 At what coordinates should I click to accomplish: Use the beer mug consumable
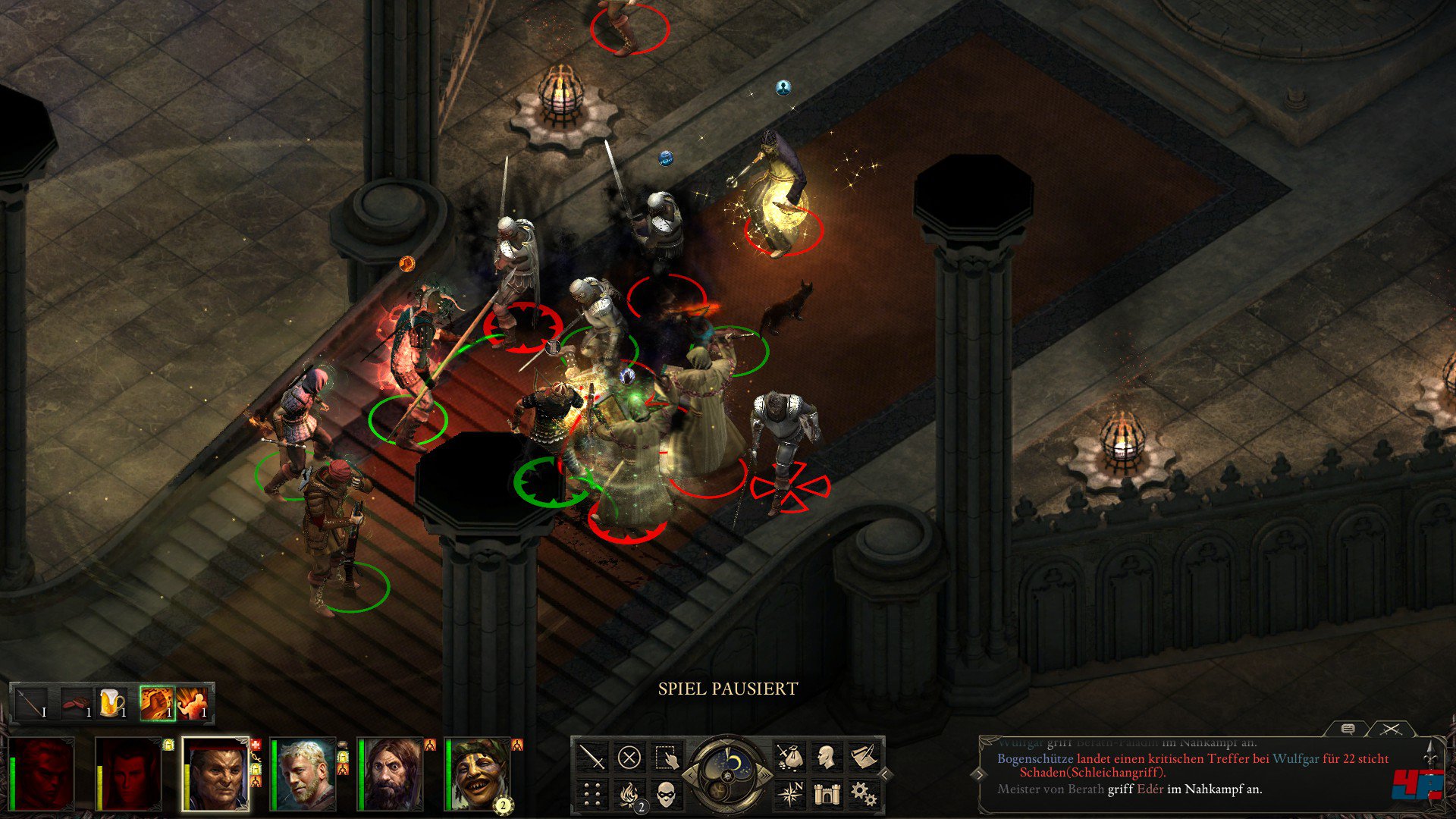111,704
